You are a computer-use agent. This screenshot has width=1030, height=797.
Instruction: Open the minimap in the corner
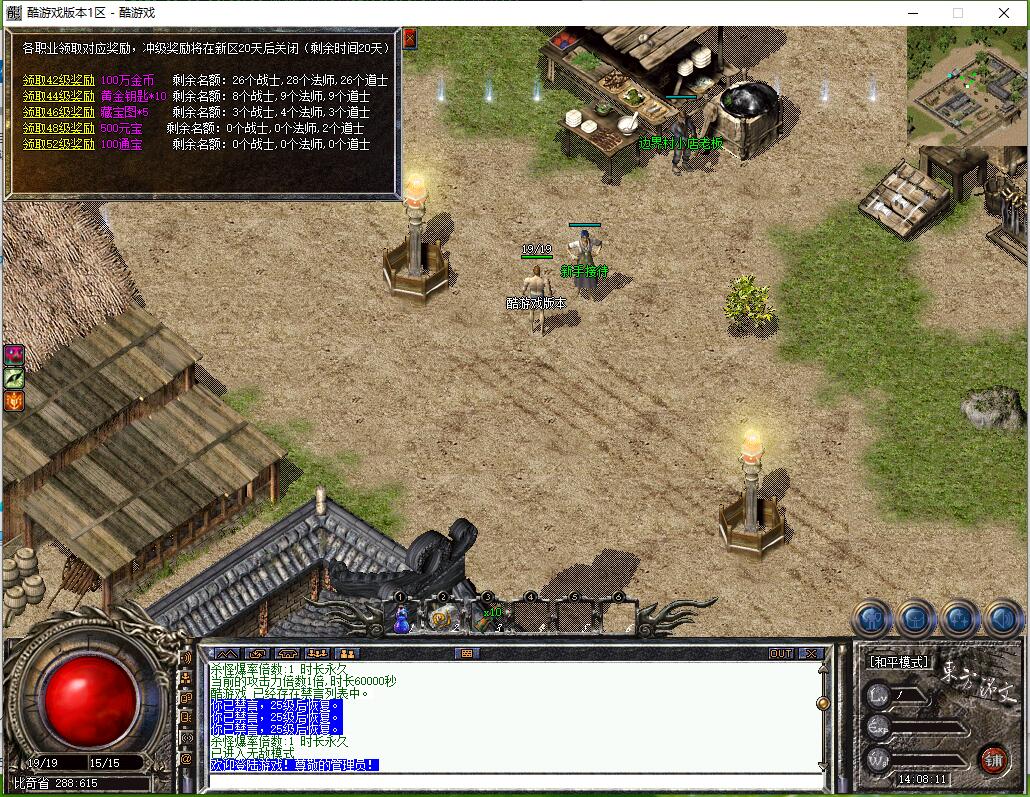point(966,85)
